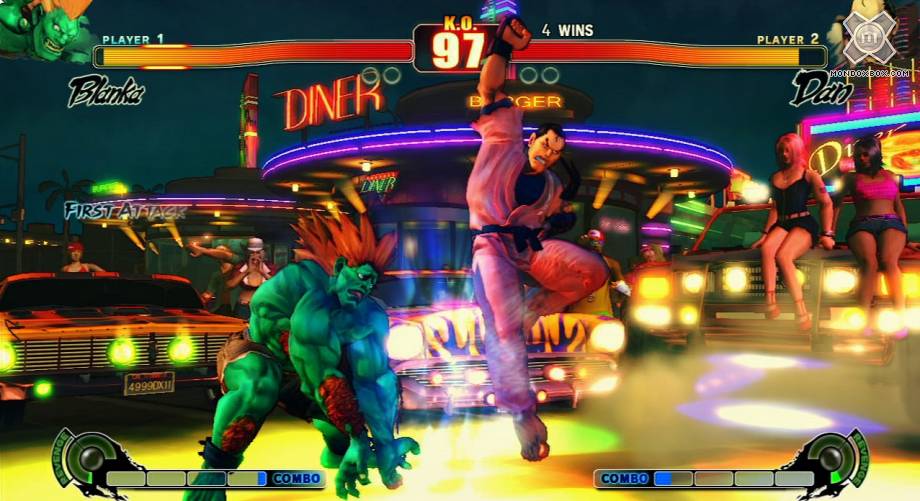Select Player 1's circular Revenge gauge
The image size is (920, 501).
92,459
